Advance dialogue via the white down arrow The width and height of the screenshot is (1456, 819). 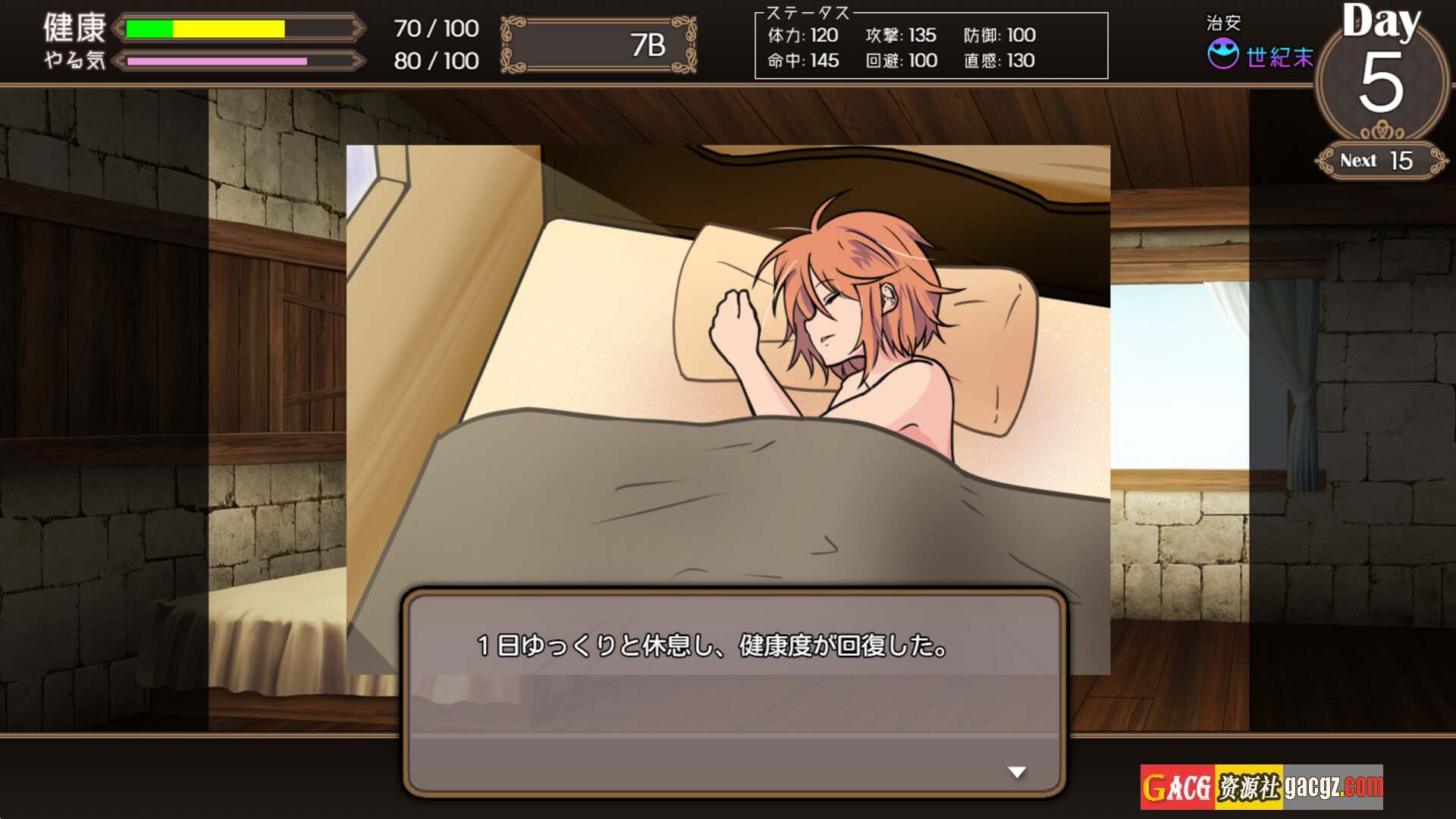1016,772
